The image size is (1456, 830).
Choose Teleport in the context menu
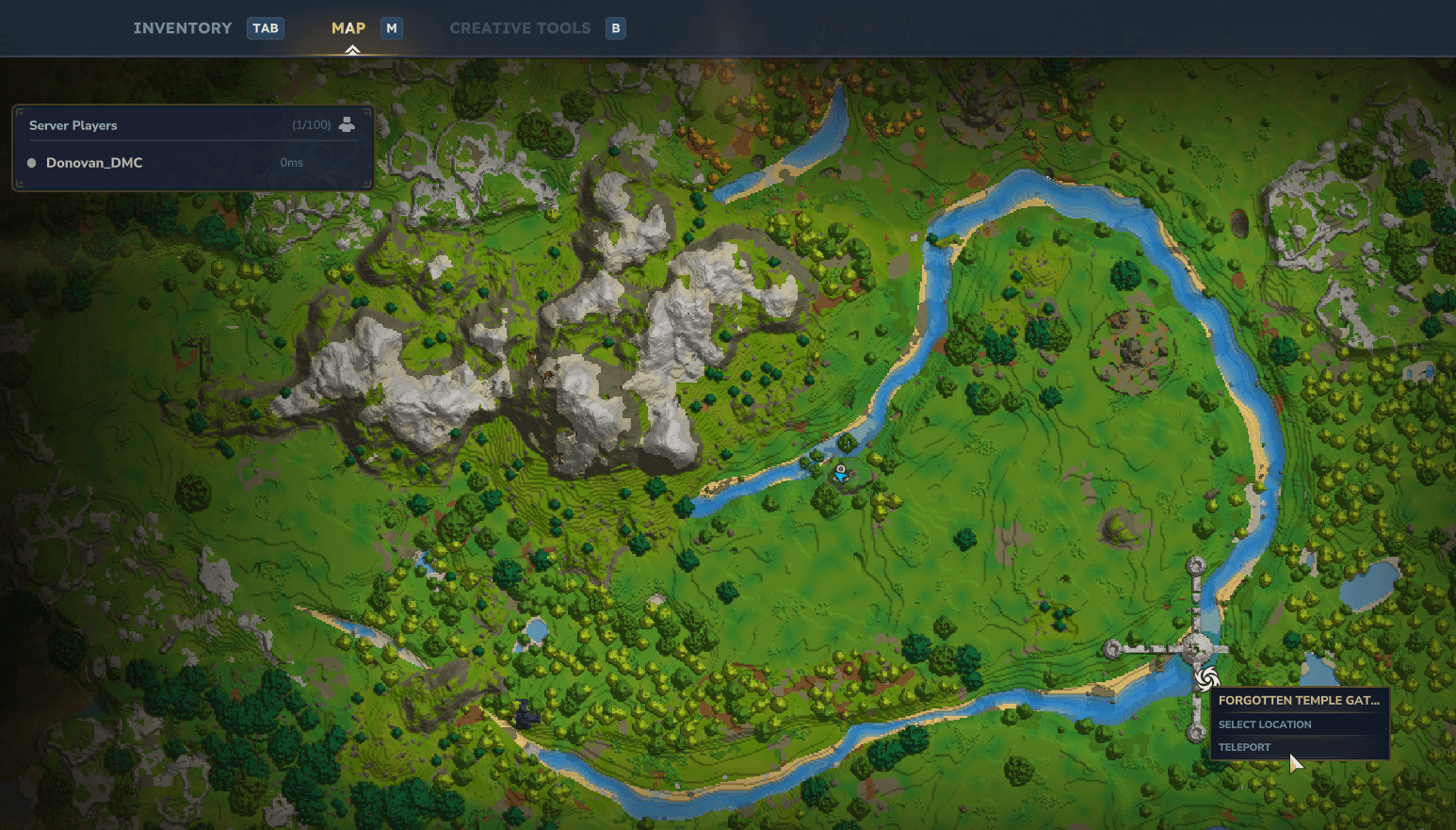click(1244, 747)
